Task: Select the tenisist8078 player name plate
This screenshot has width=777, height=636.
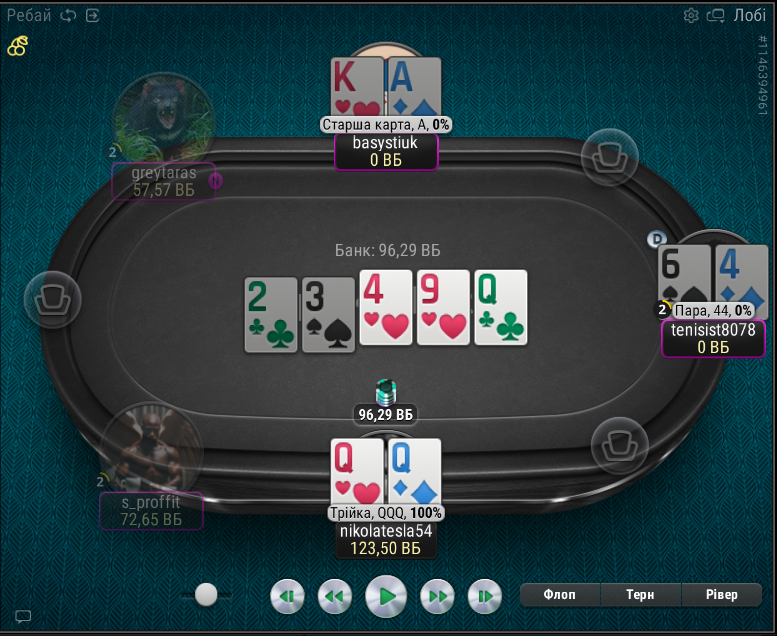Action: click(713, 338)
